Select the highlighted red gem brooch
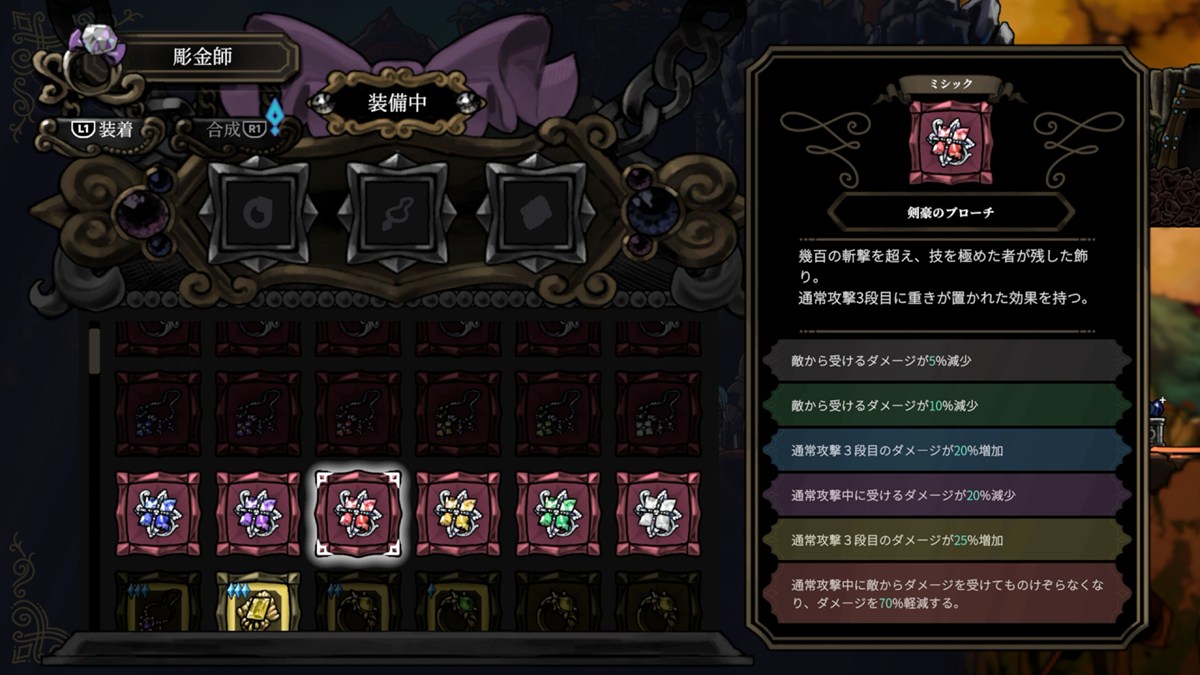Viewport: 1200px width, 675px height. (358, 513)
